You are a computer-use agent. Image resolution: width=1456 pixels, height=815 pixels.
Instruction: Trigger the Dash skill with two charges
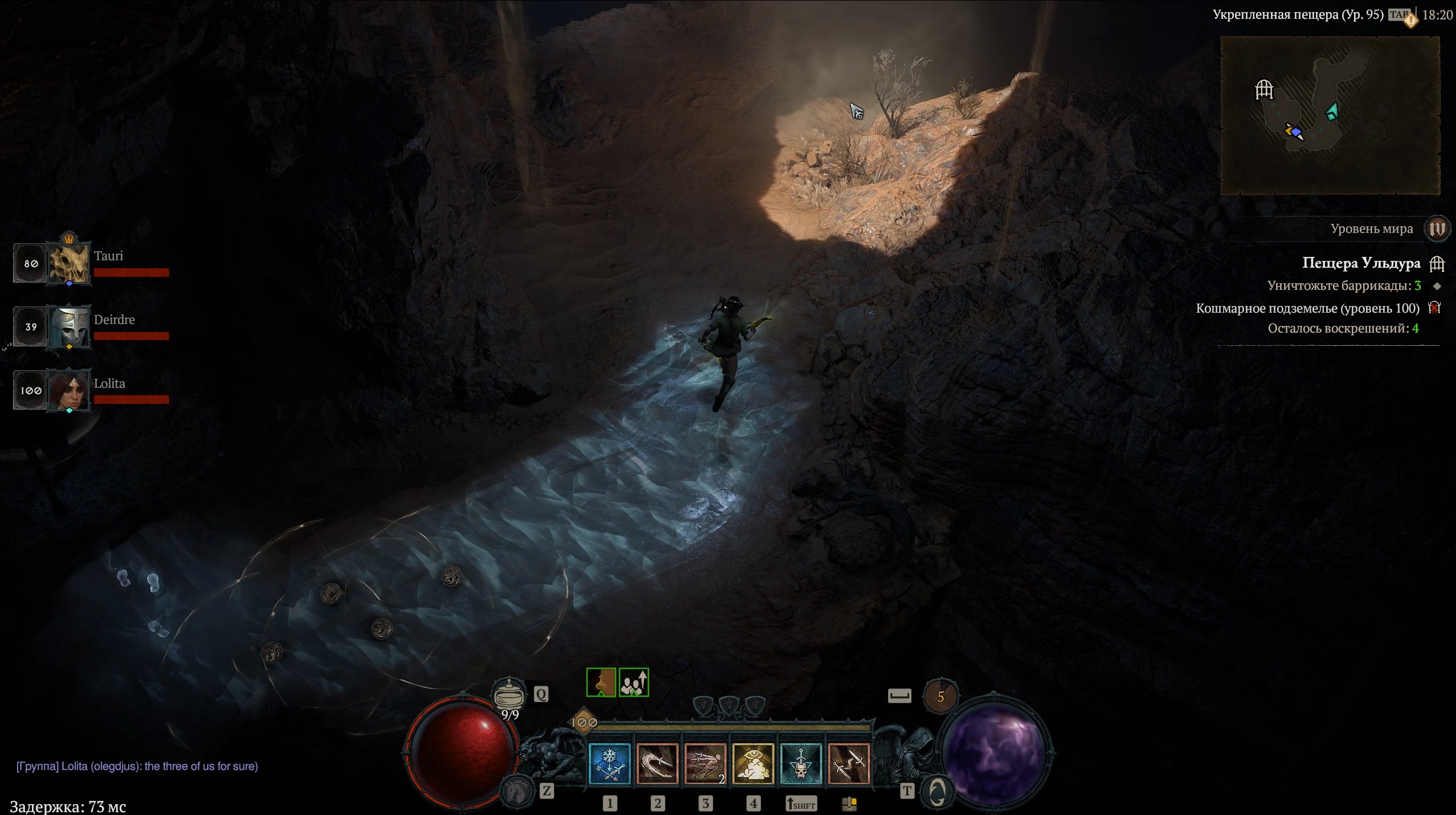(705, 764)
